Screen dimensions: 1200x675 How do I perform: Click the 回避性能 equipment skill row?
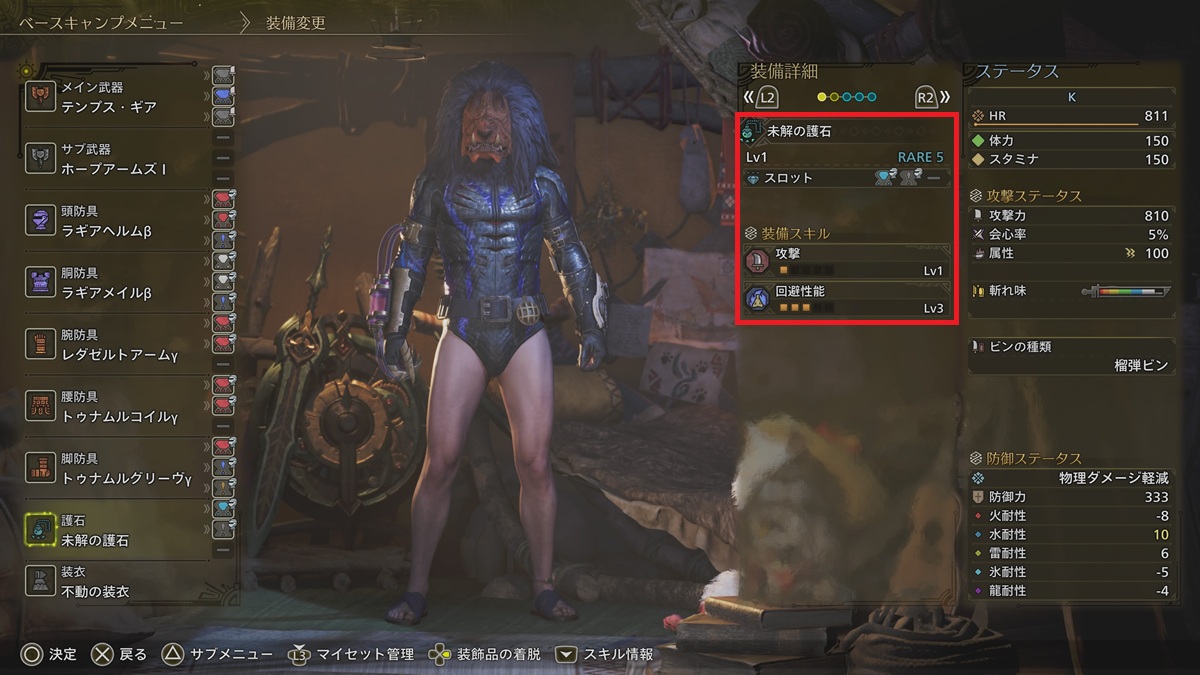846,299
